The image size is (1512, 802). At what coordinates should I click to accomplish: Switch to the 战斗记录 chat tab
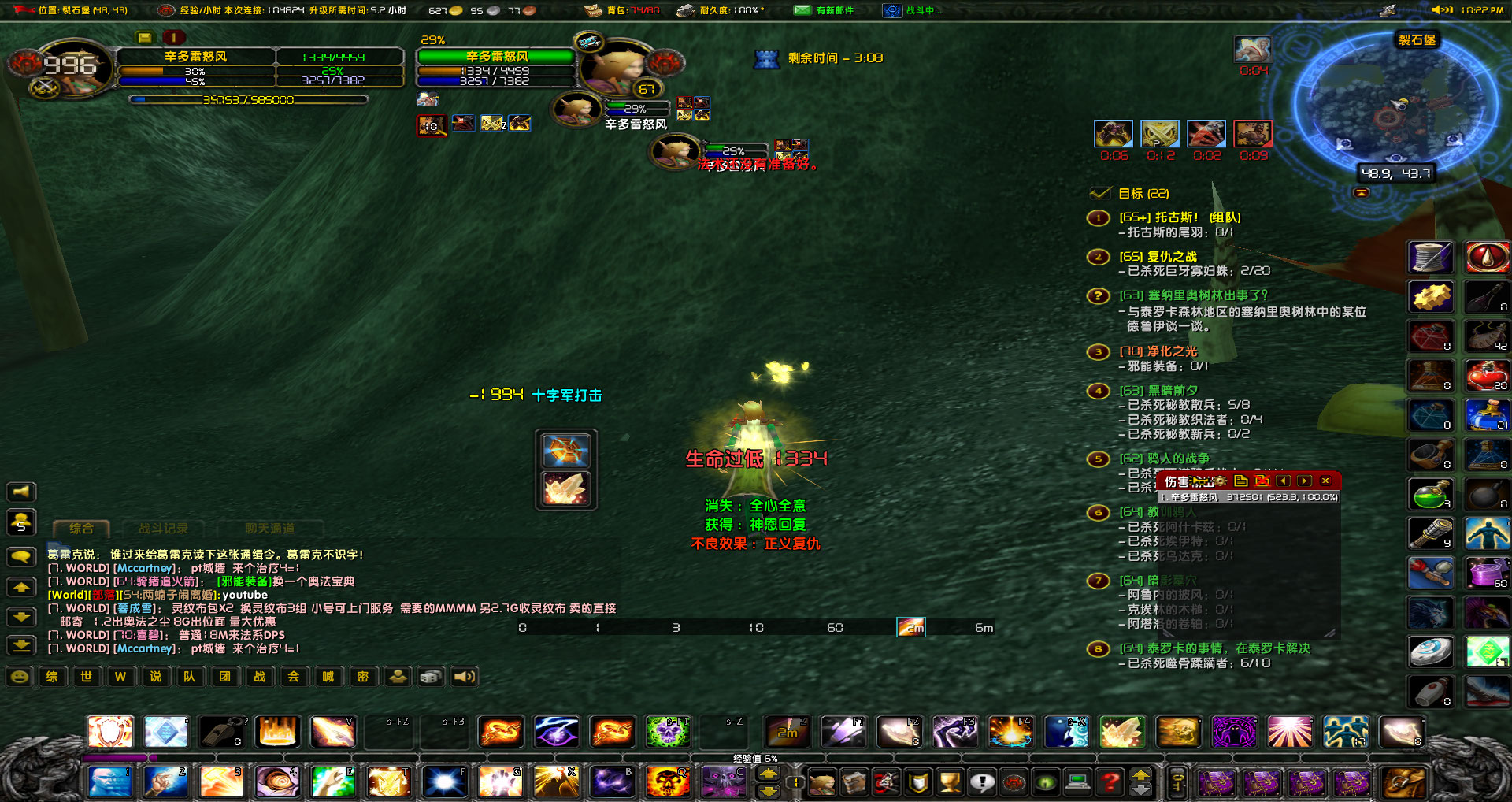tap(164, 529)
